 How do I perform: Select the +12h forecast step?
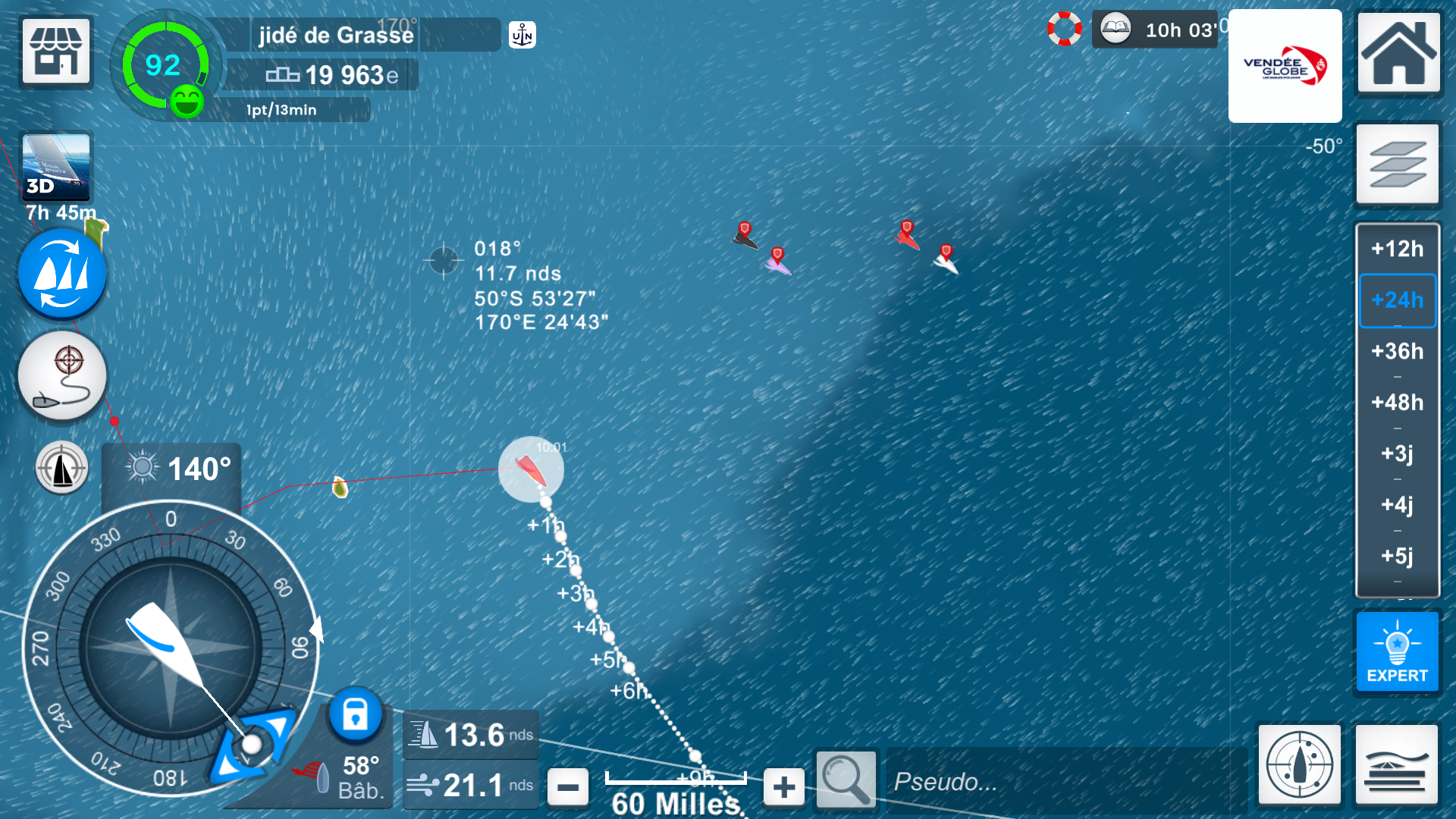(x=1397, y=249)
